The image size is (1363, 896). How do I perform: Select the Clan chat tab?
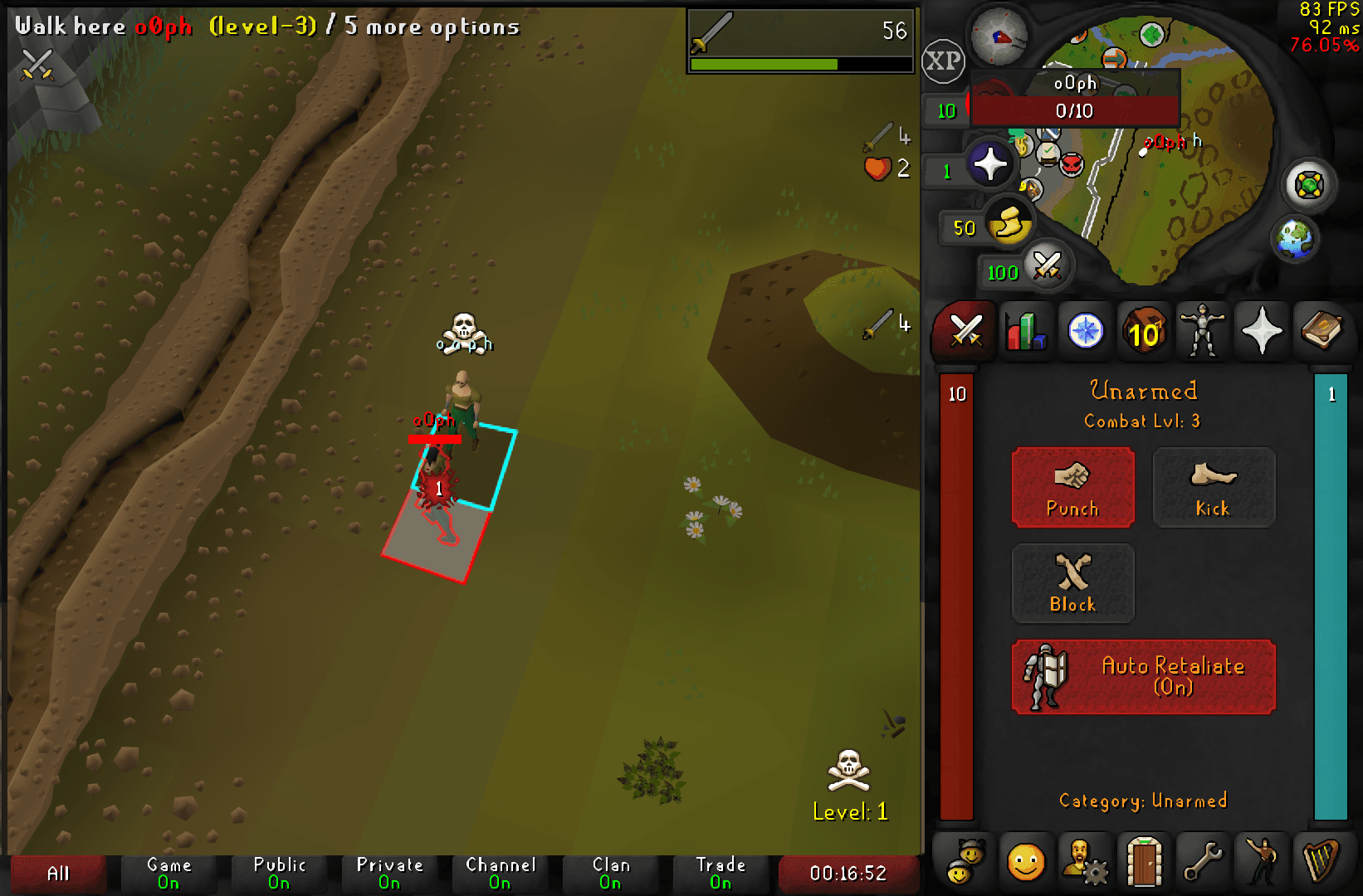click(612, 872)
